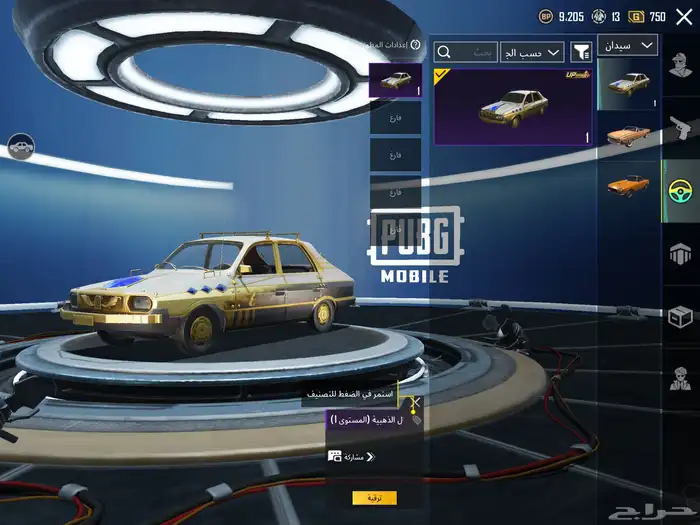Open the agent with sunglasses tab
The image size is (700, 525).
click(x=681, y=380)
